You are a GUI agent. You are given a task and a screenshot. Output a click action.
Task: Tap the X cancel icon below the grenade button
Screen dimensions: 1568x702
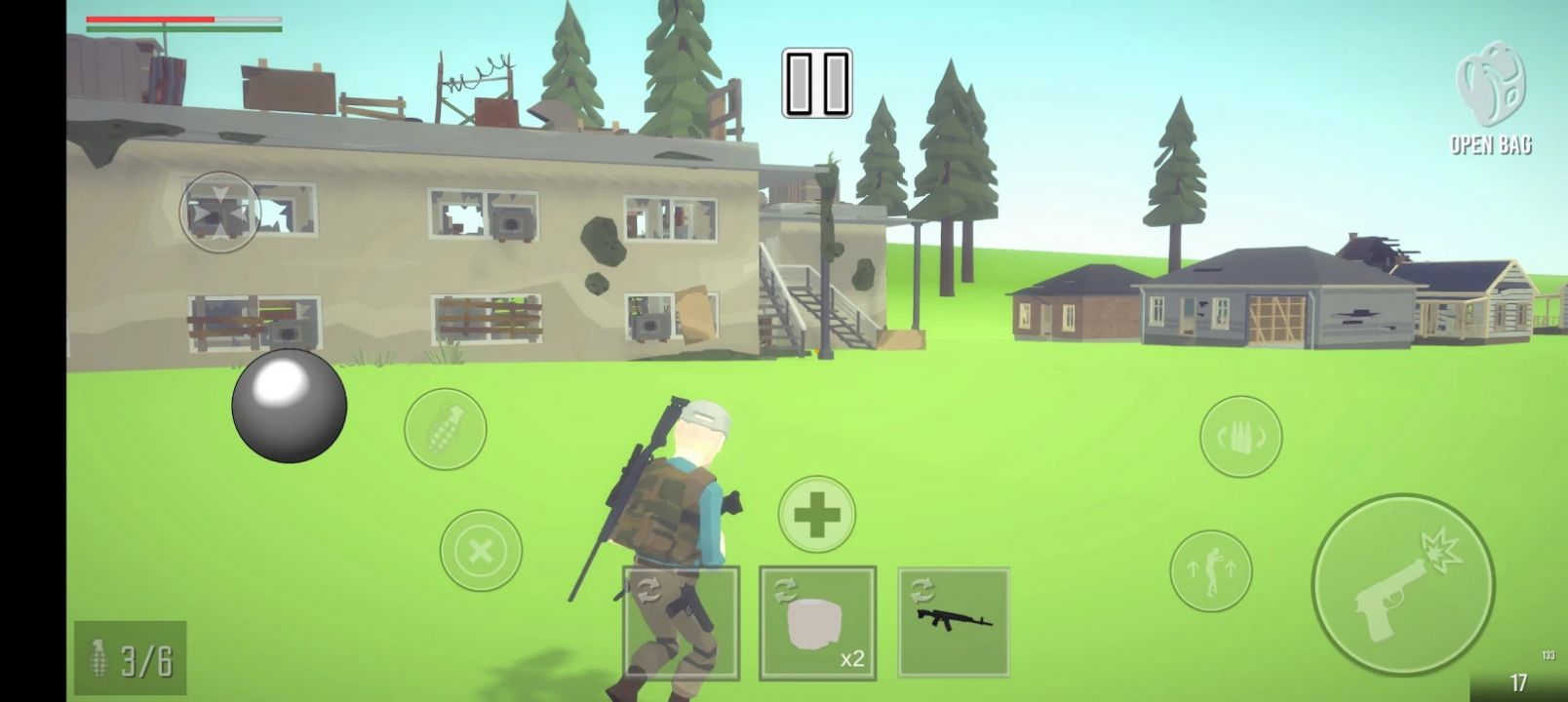coord(480,551)
